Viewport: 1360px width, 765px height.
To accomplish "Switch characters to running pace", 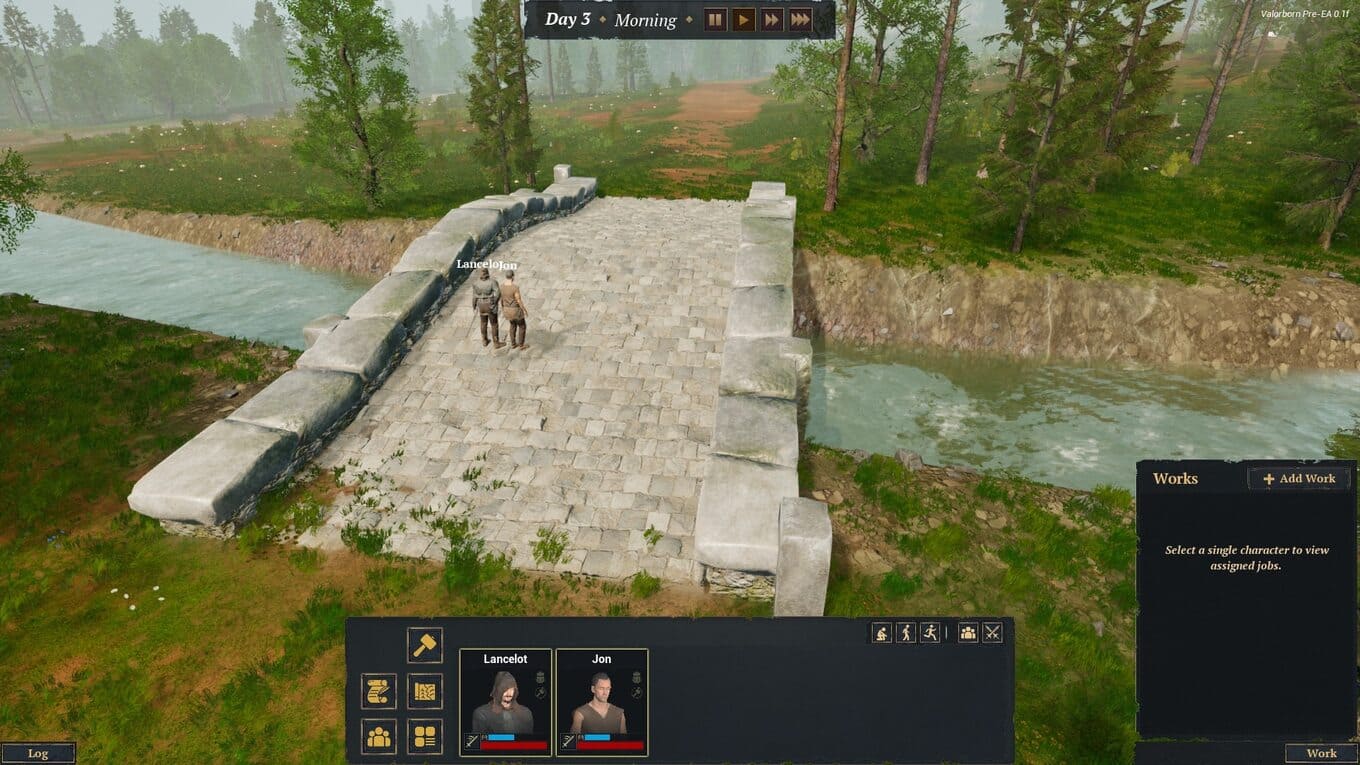I will (x=930, y=632).
